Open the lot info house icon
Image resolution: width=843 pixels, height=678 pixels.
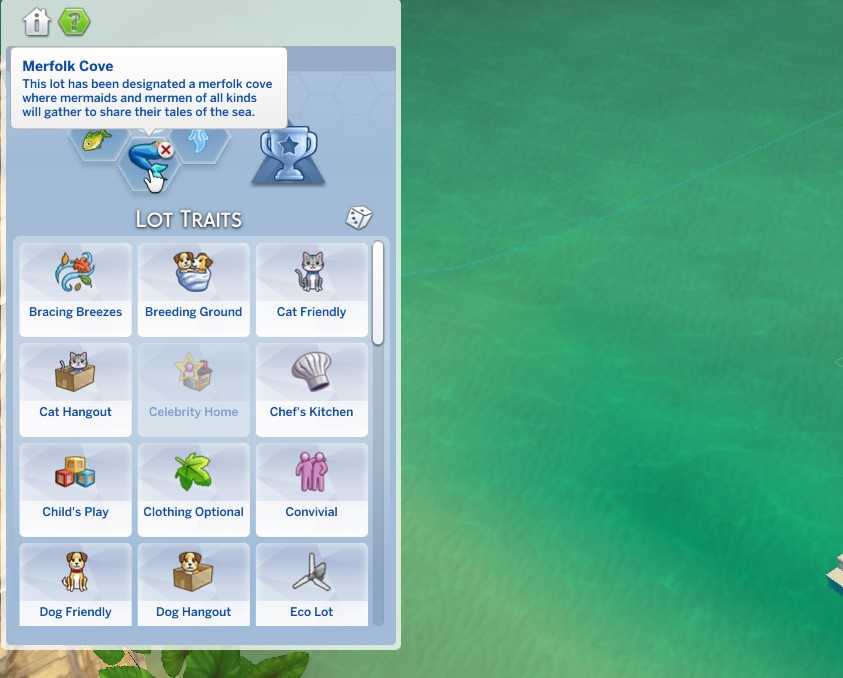(37, 21)
